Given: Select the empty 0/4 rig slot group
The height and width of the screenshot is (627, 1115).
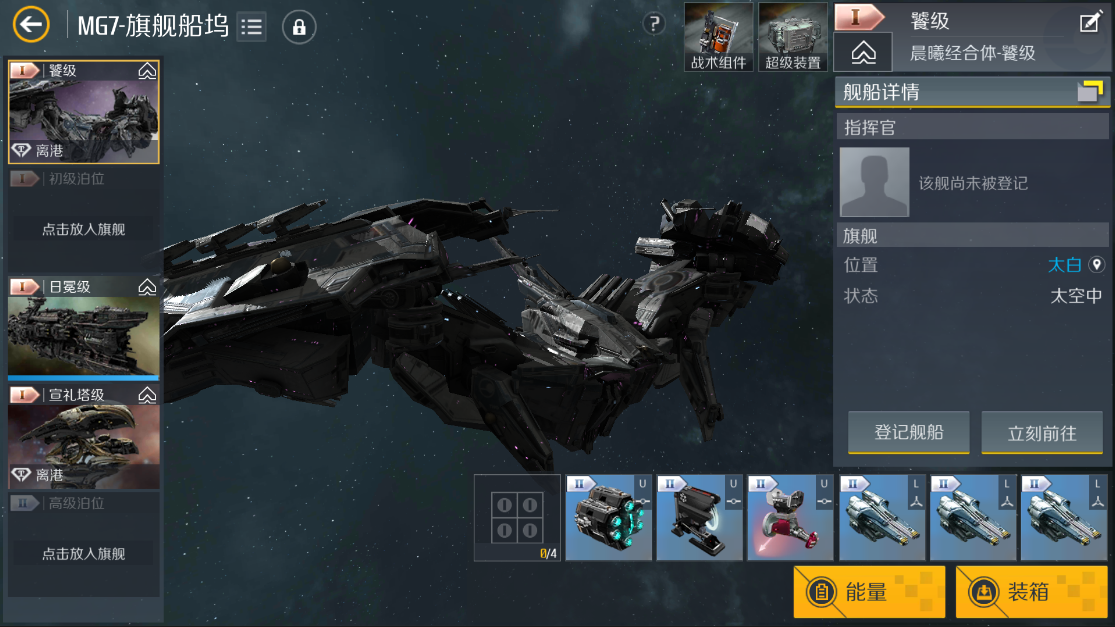Looking at the screenshot, I should (518, 517).
